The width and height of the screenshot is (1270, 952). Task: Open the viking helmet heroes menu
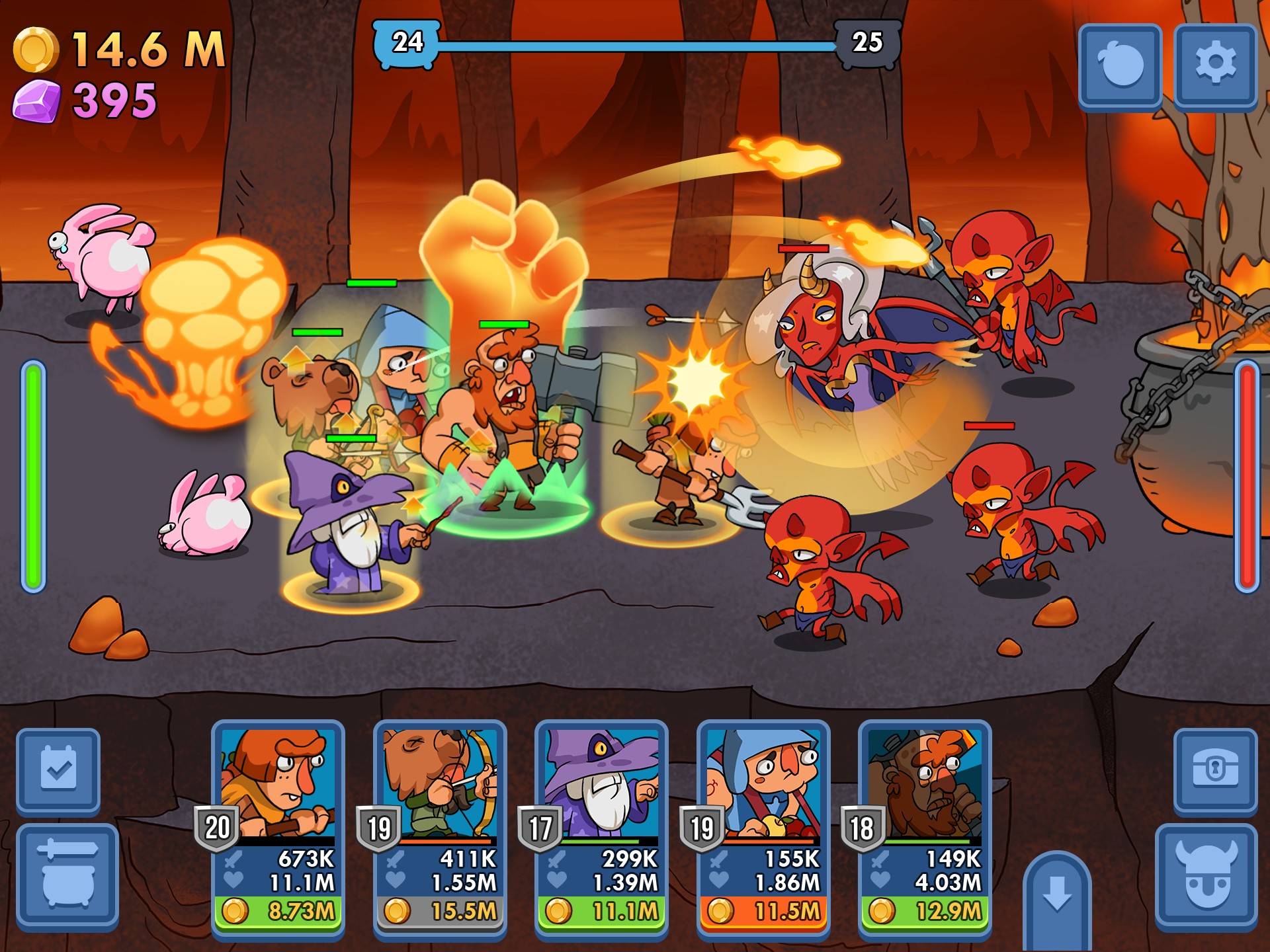[1206, 874]
